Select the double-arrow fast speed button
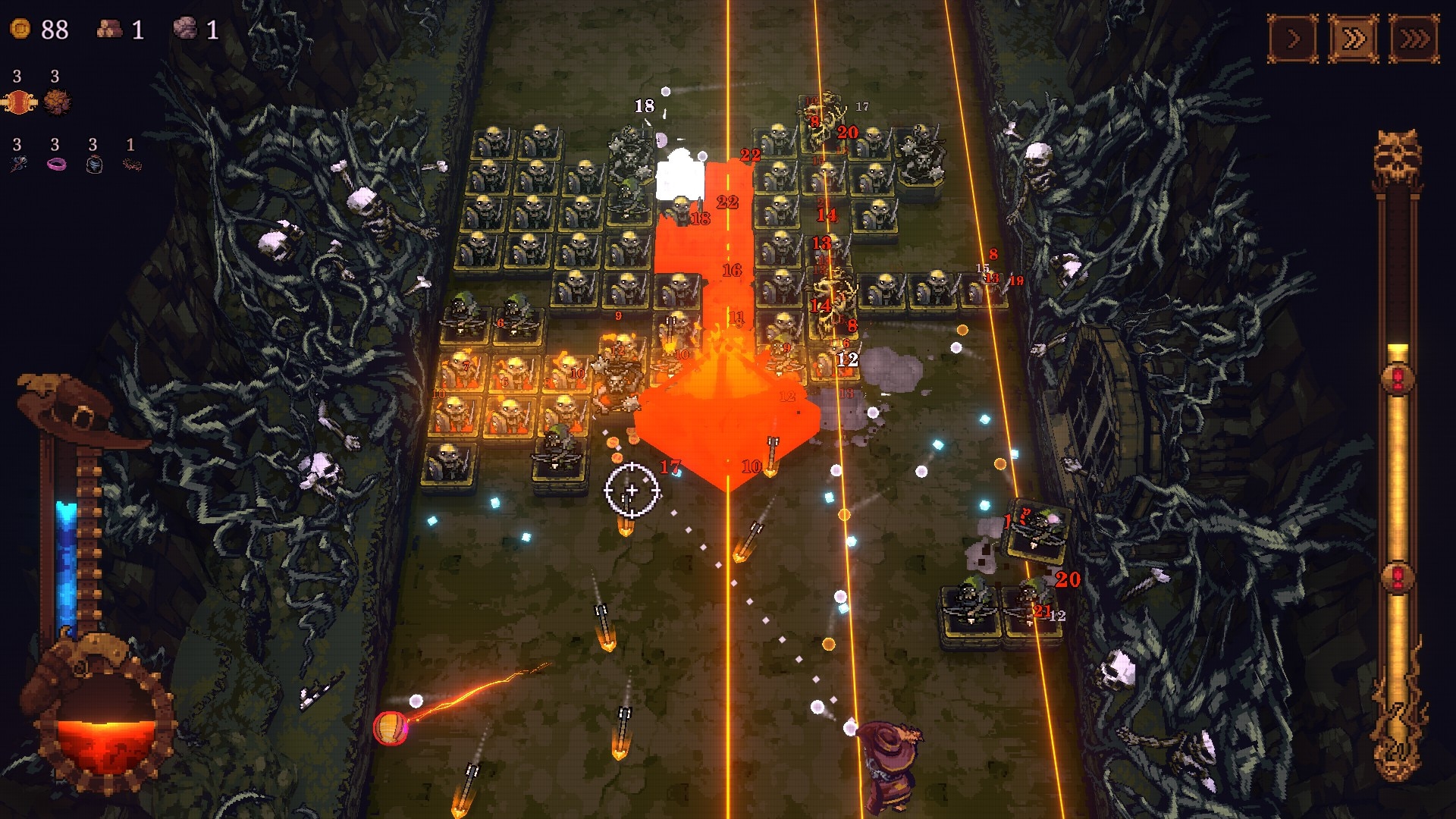 (x=1354, y=38)
